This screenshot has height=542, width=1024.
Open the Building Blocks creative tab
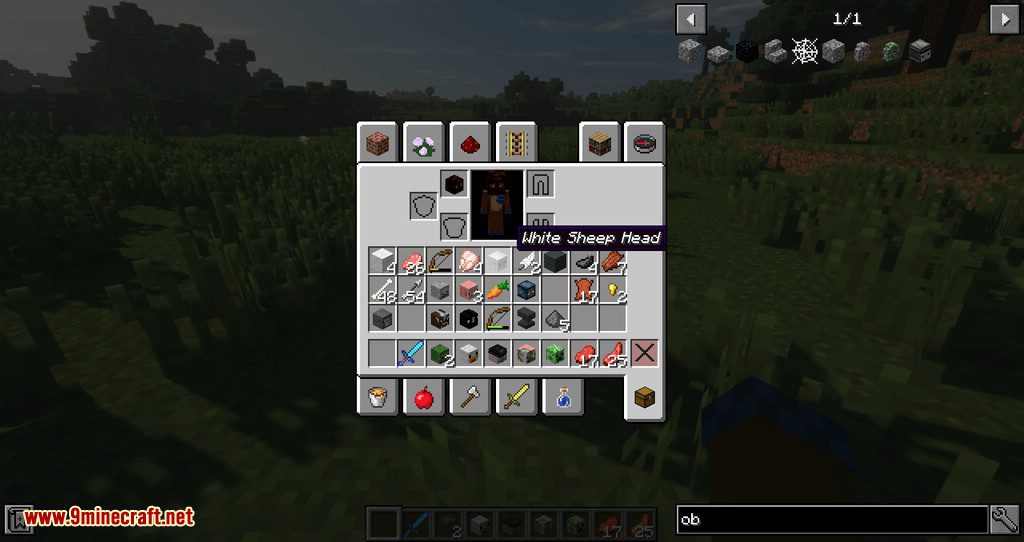click(380, 143)
